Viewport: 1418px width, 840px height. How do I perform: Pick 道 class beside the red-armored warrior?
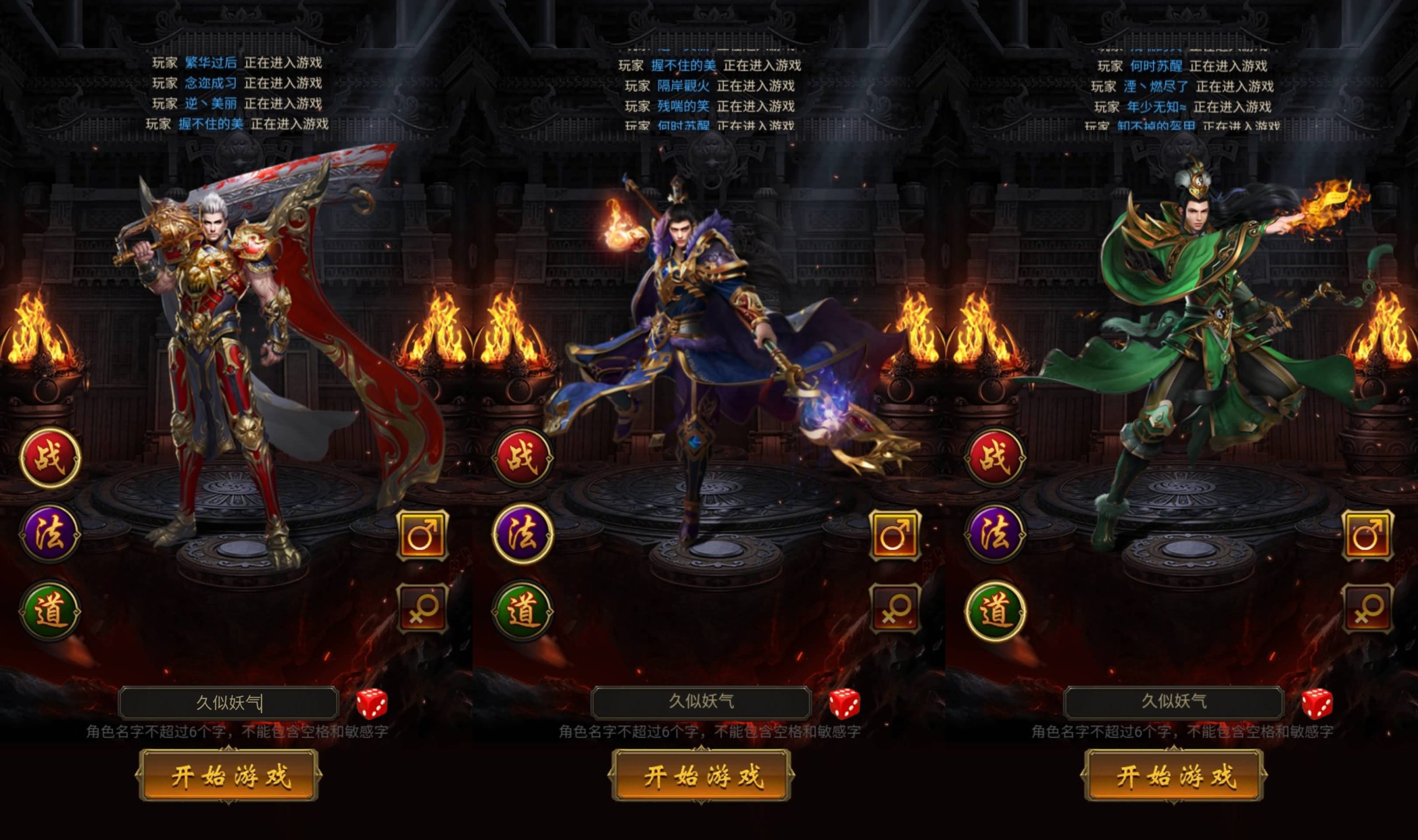pyautogui.click(x=50, y=611)
